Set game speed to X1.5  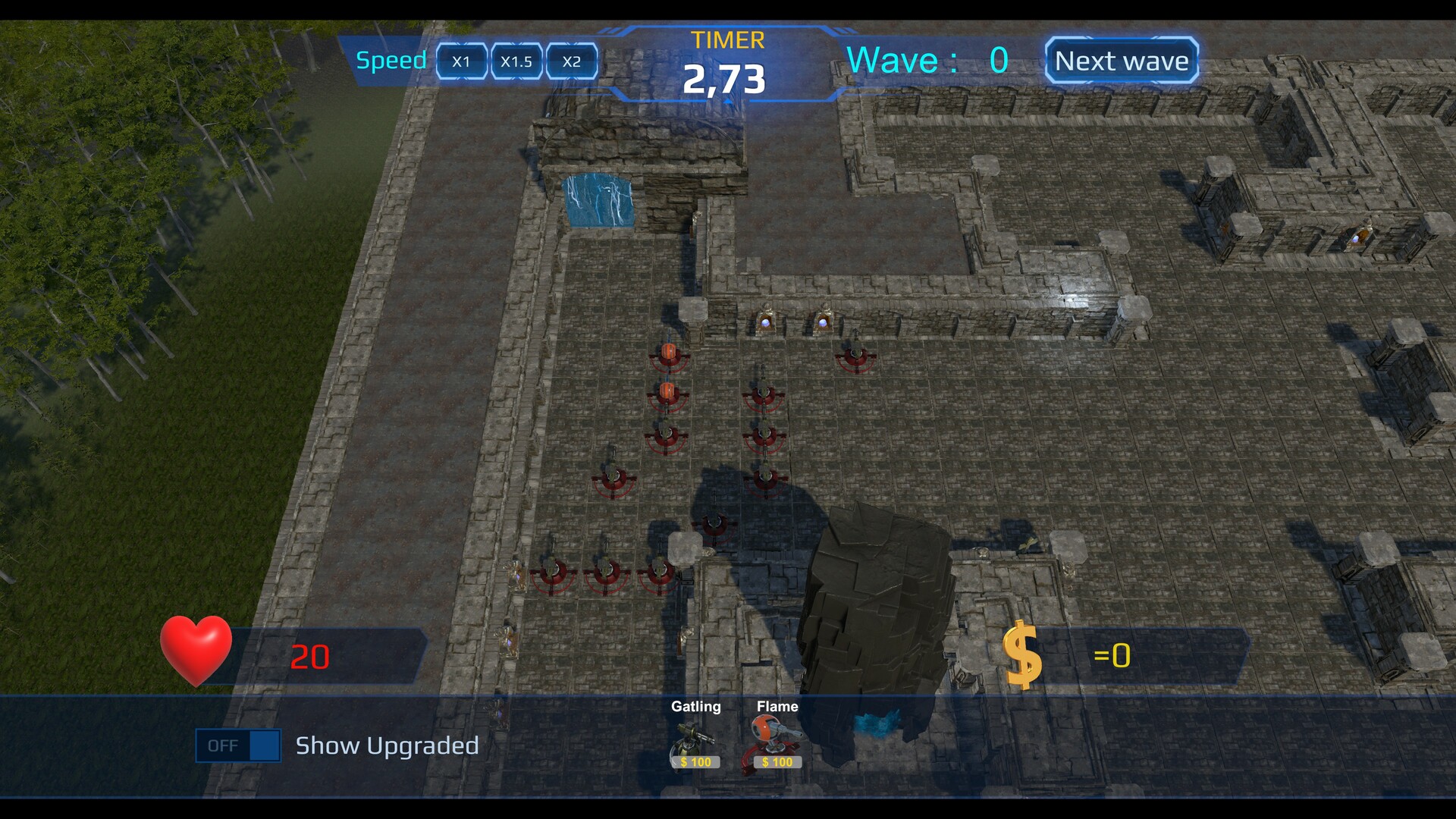pyautogui.click(x=516, y=62)
